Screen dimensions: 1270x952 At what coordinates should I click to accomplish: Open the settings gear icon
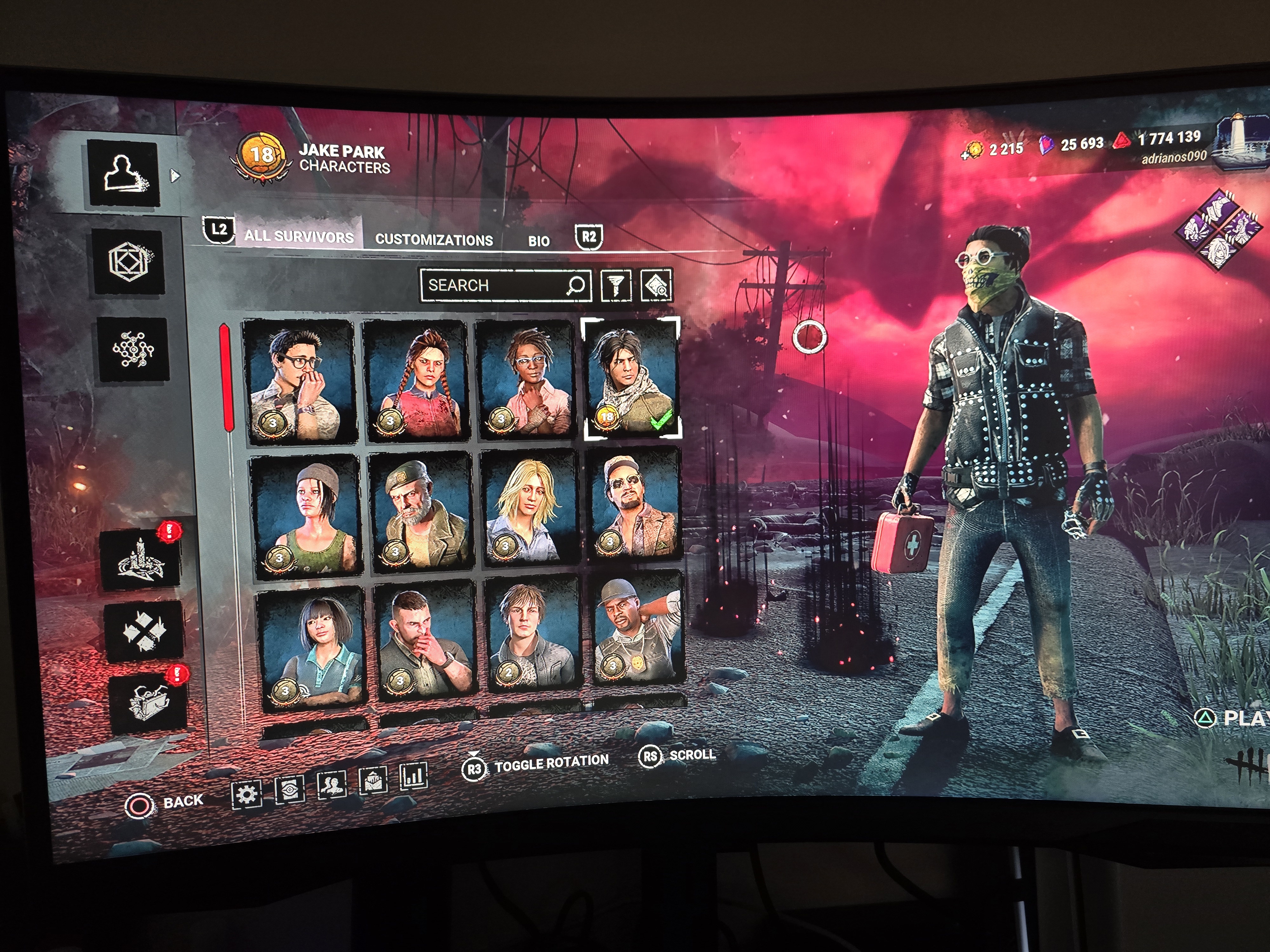[x=246, y=795]
